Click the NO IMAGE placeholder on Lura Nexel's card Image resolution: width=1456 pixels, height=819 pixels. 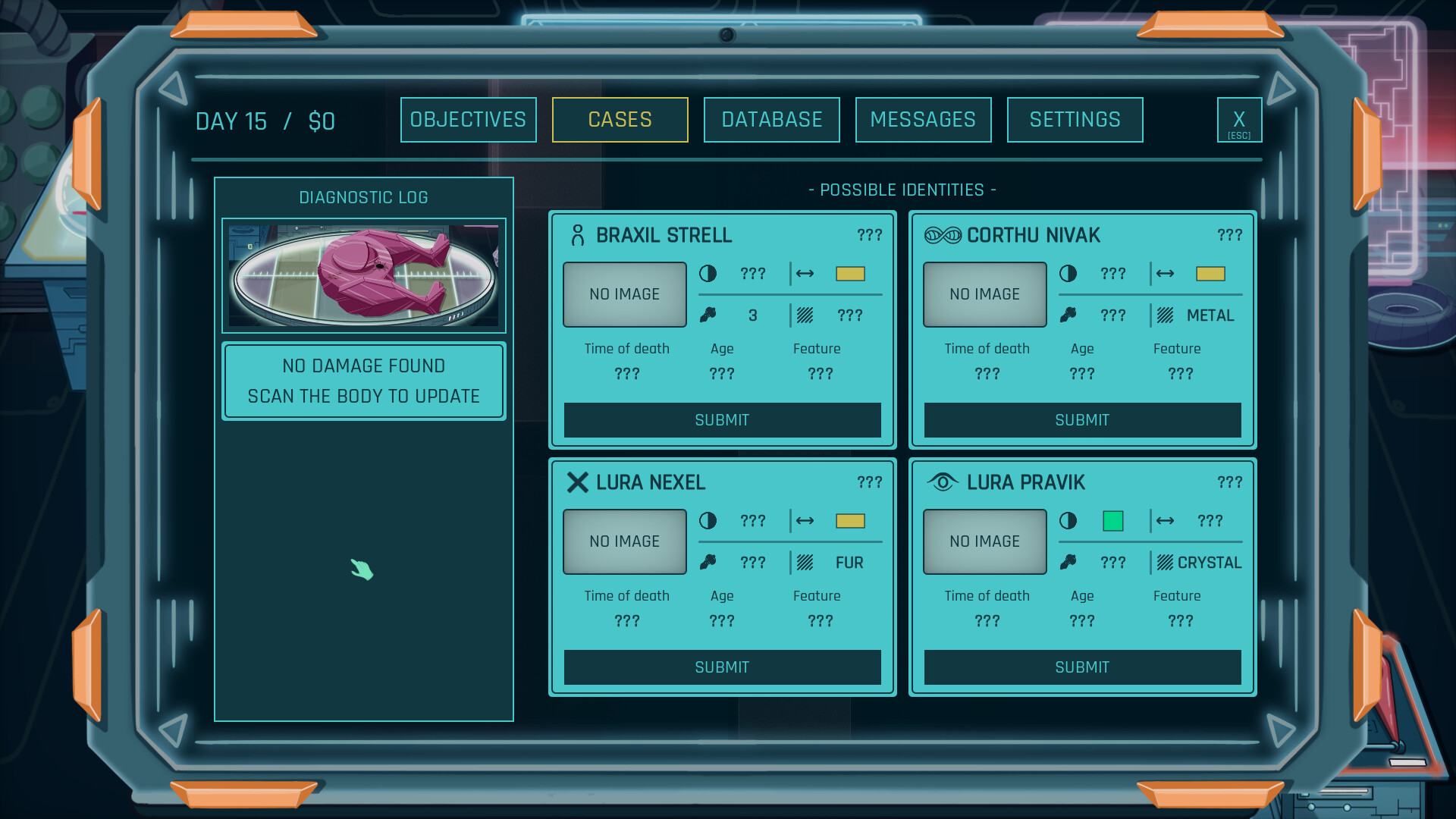click(x=624, y=541)
